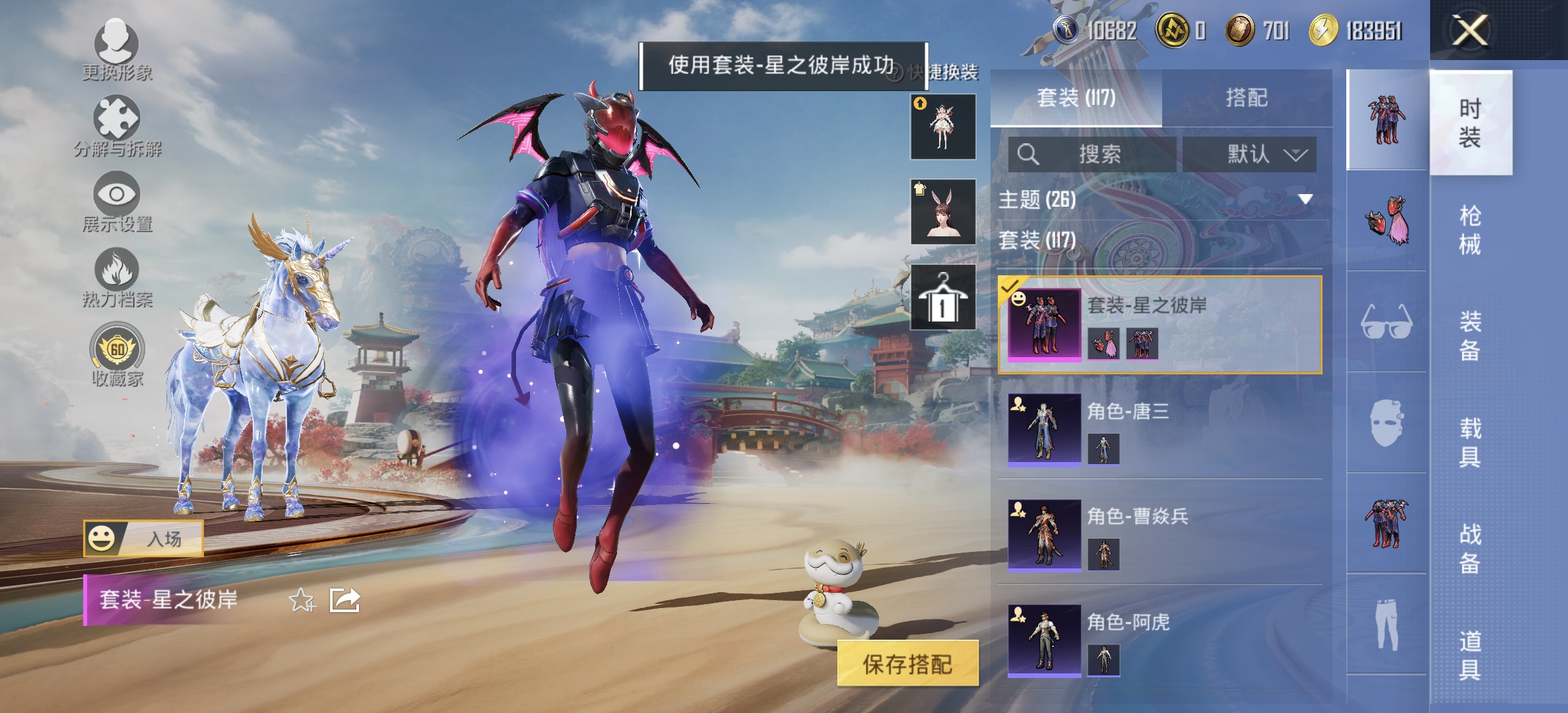Open the 更换形象 avatar change panel

click(115, 50)
